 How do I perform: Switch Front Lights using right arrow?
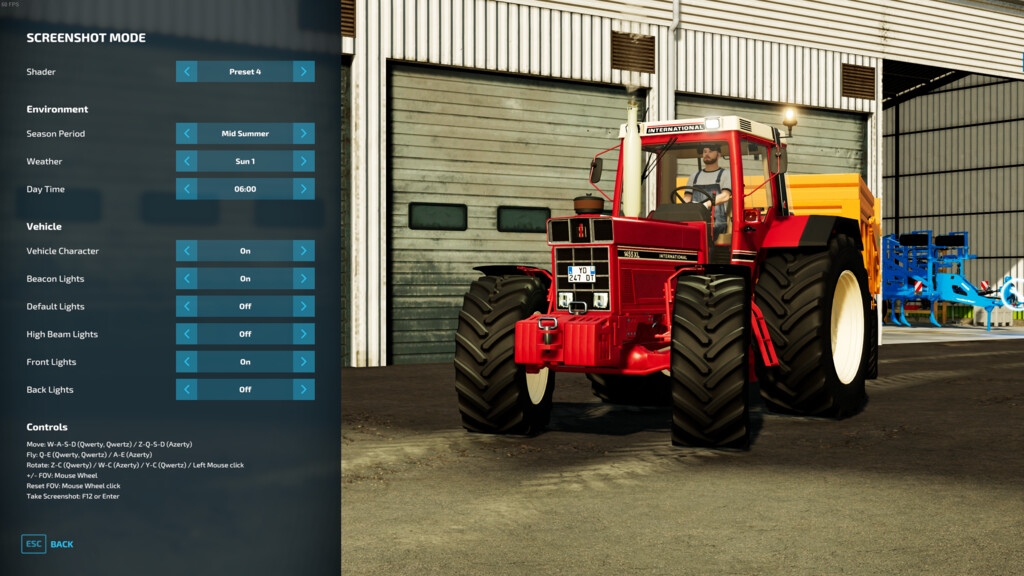304,362
